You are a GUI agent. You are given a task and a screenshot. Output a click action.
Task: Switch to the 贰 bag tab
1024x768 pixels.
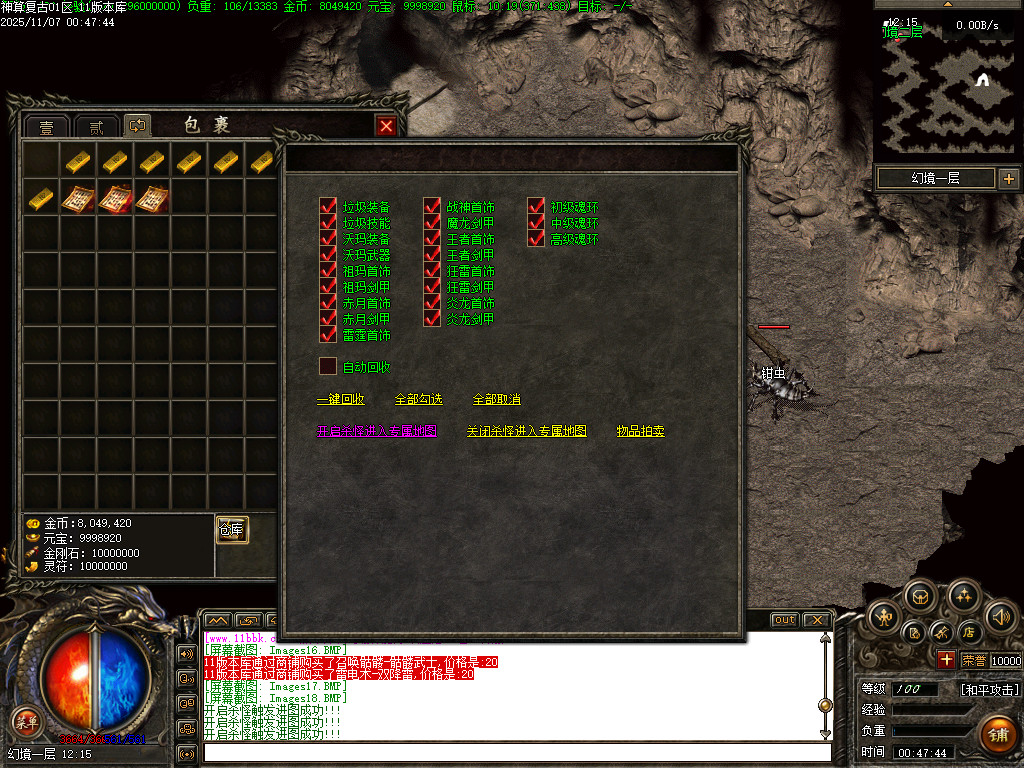tap(96, 127)
